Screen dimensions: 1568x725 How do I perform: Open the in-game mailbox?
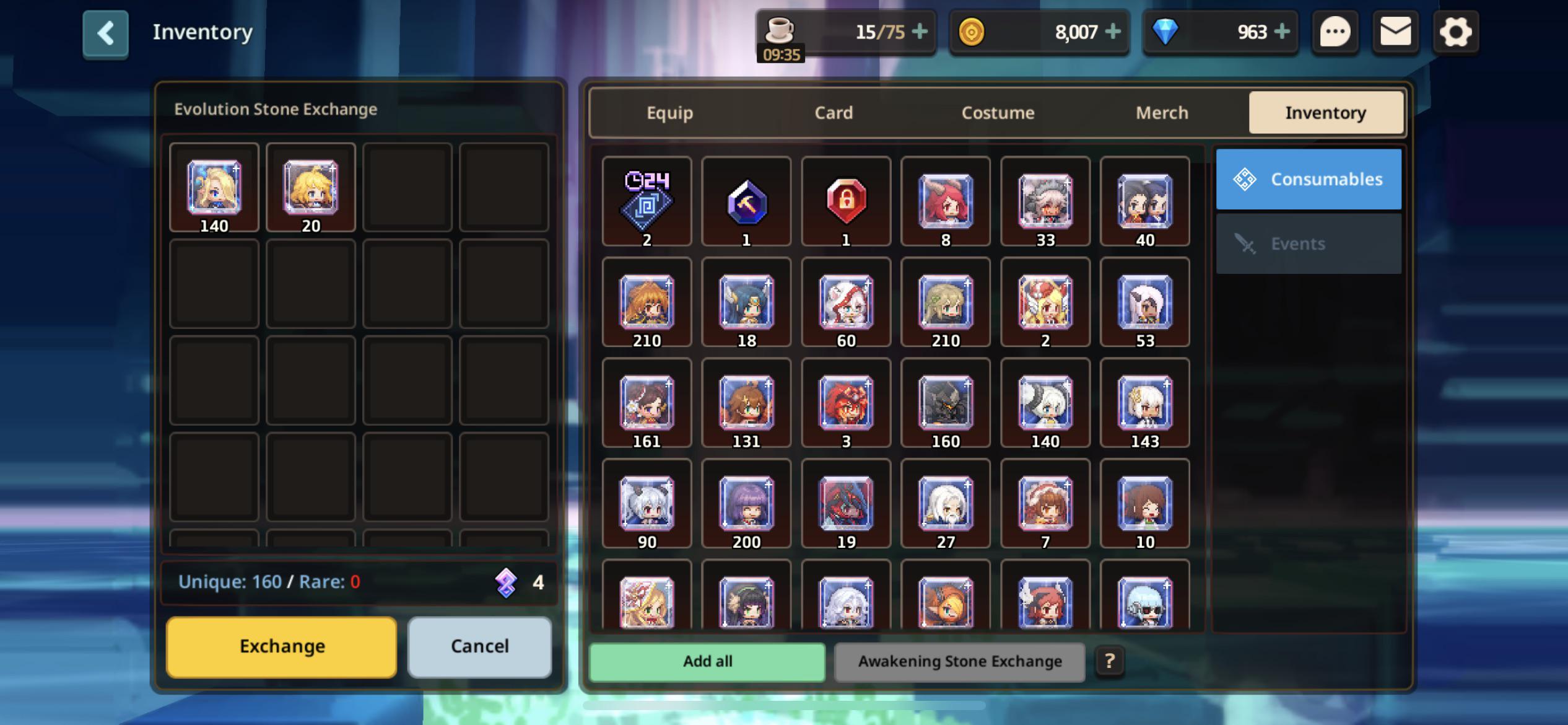1395,32
